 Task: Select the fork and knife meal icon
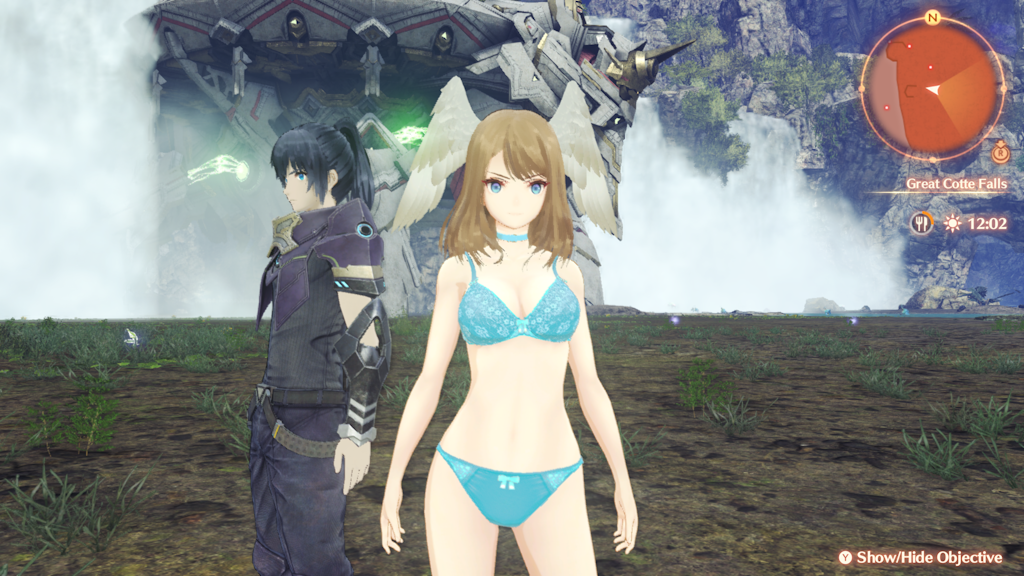click(x=921, y=224)
